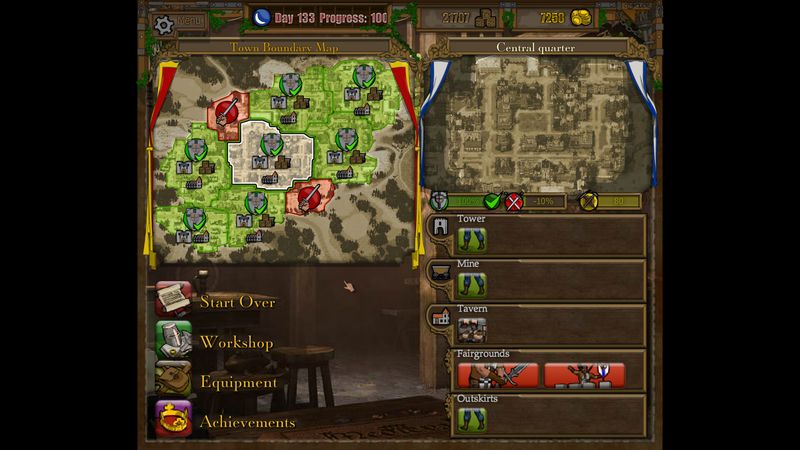Open the Equipment screen

tap(238, 381)
